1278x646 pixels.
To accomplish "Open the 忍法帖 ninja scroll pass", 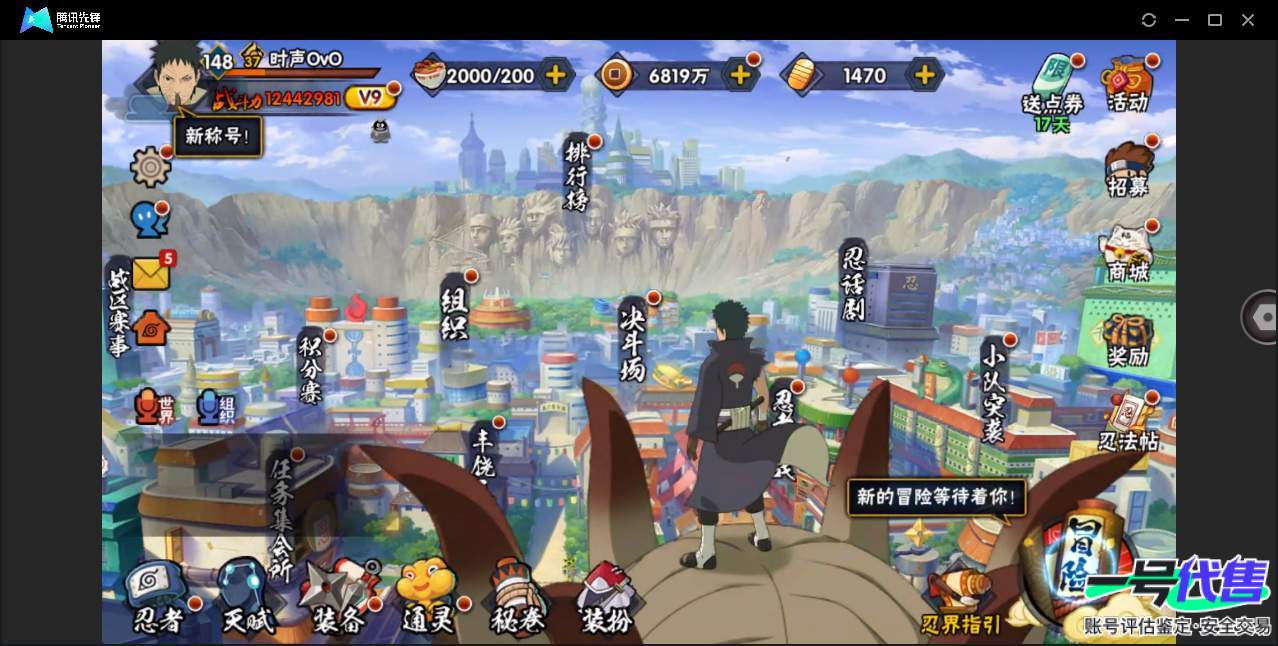I will [1128, 424].
